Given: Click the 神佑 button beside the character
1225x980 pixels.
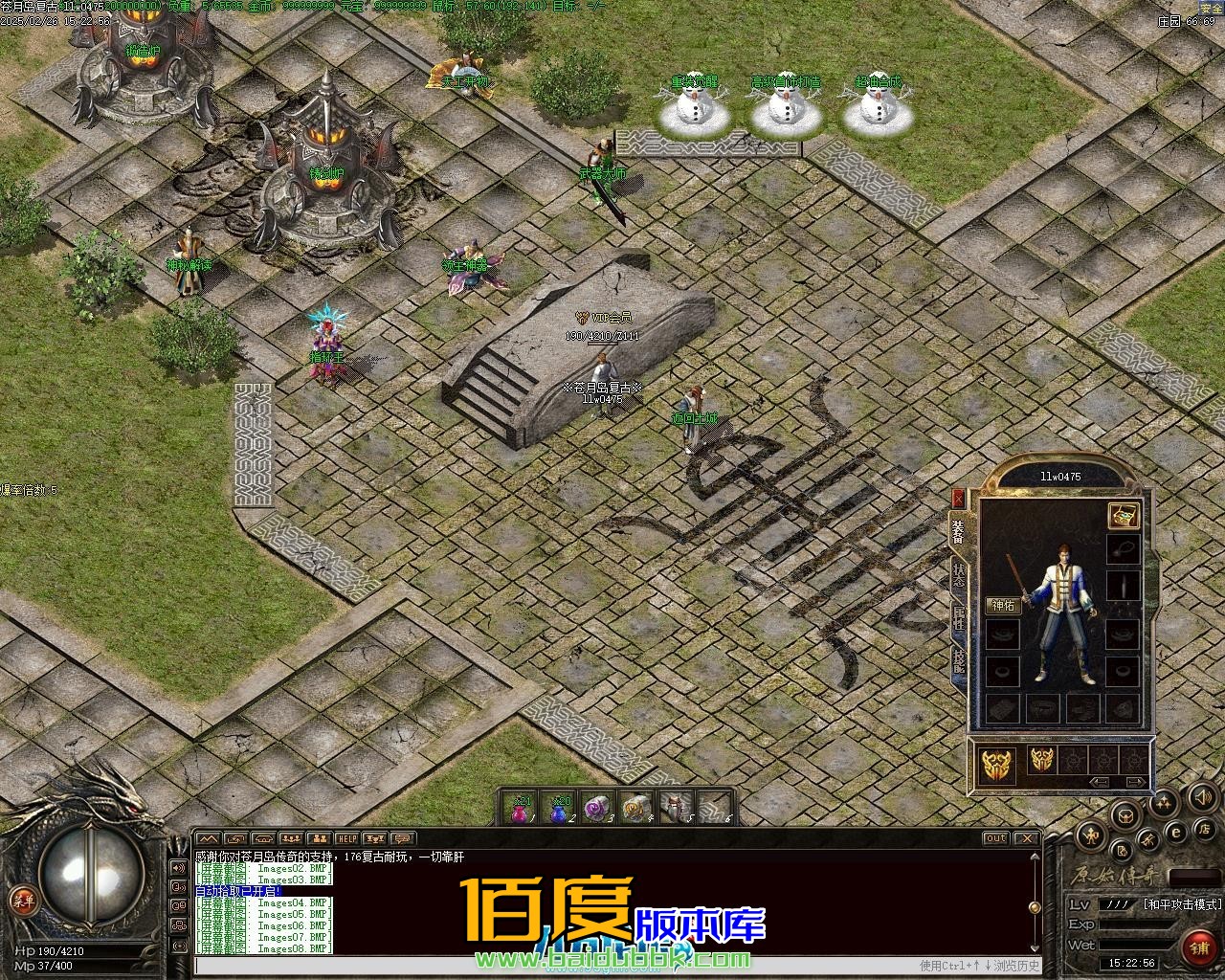Looking at the screenshot, I should coord(1004,605).
